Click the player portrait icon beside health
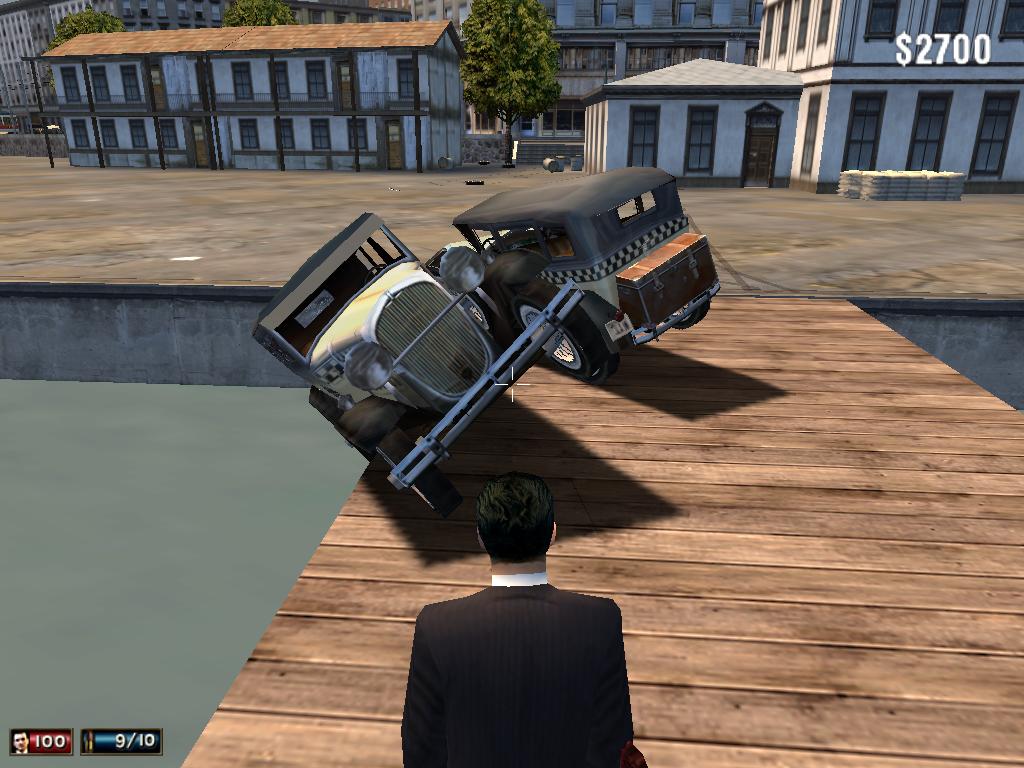 20,741
